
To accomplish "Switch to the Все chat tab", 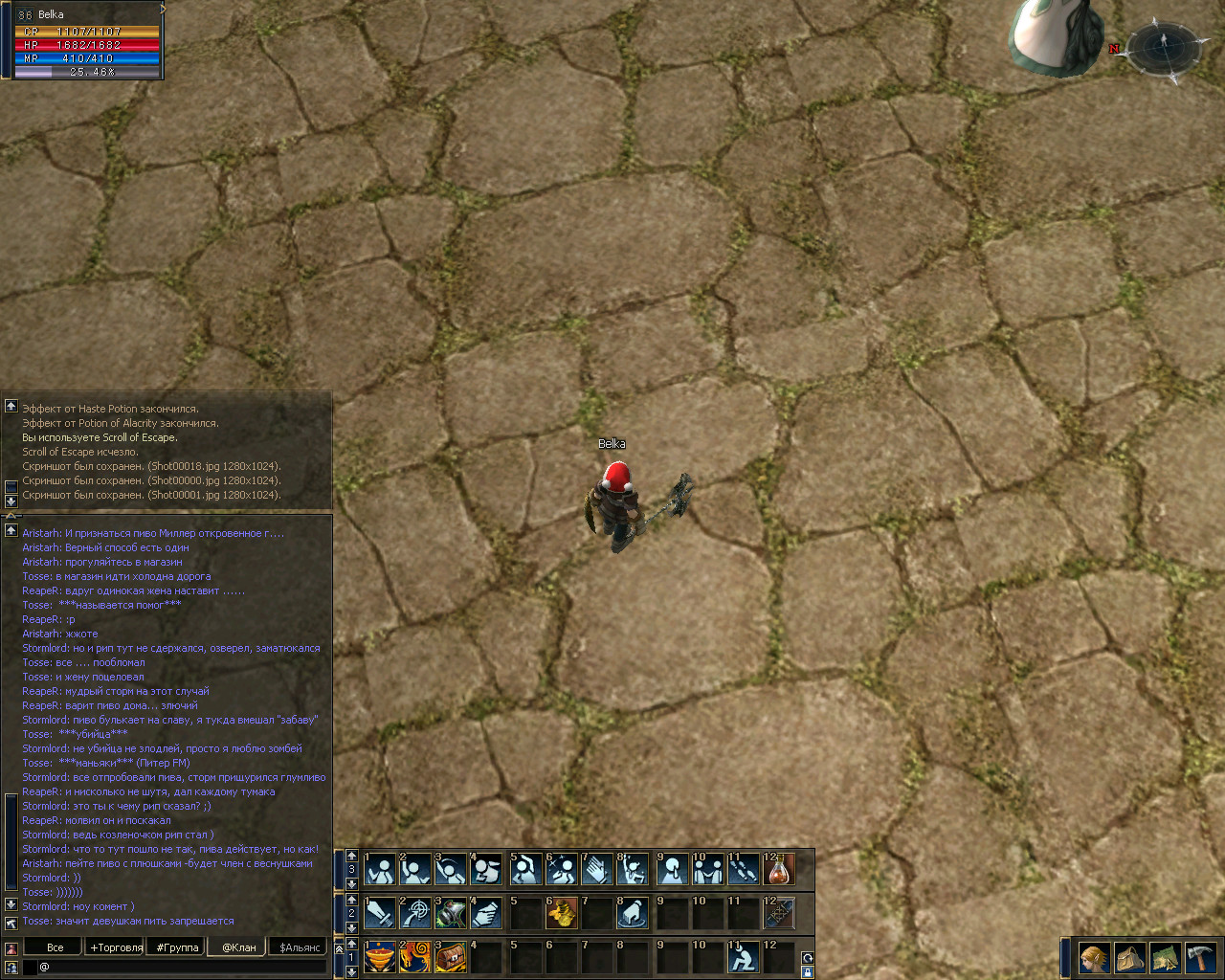I will point(56,947).
